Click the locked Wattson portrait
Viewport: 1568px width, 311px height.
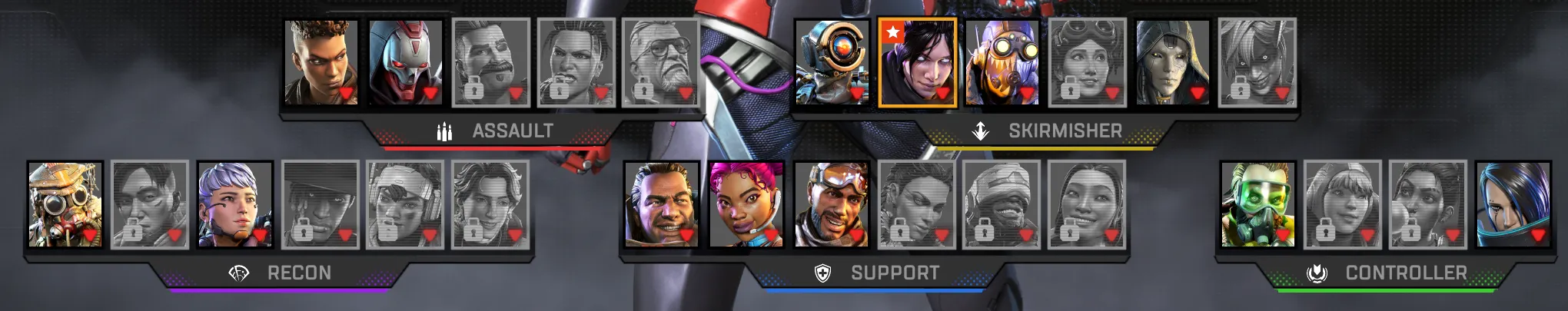[1342, 204]
